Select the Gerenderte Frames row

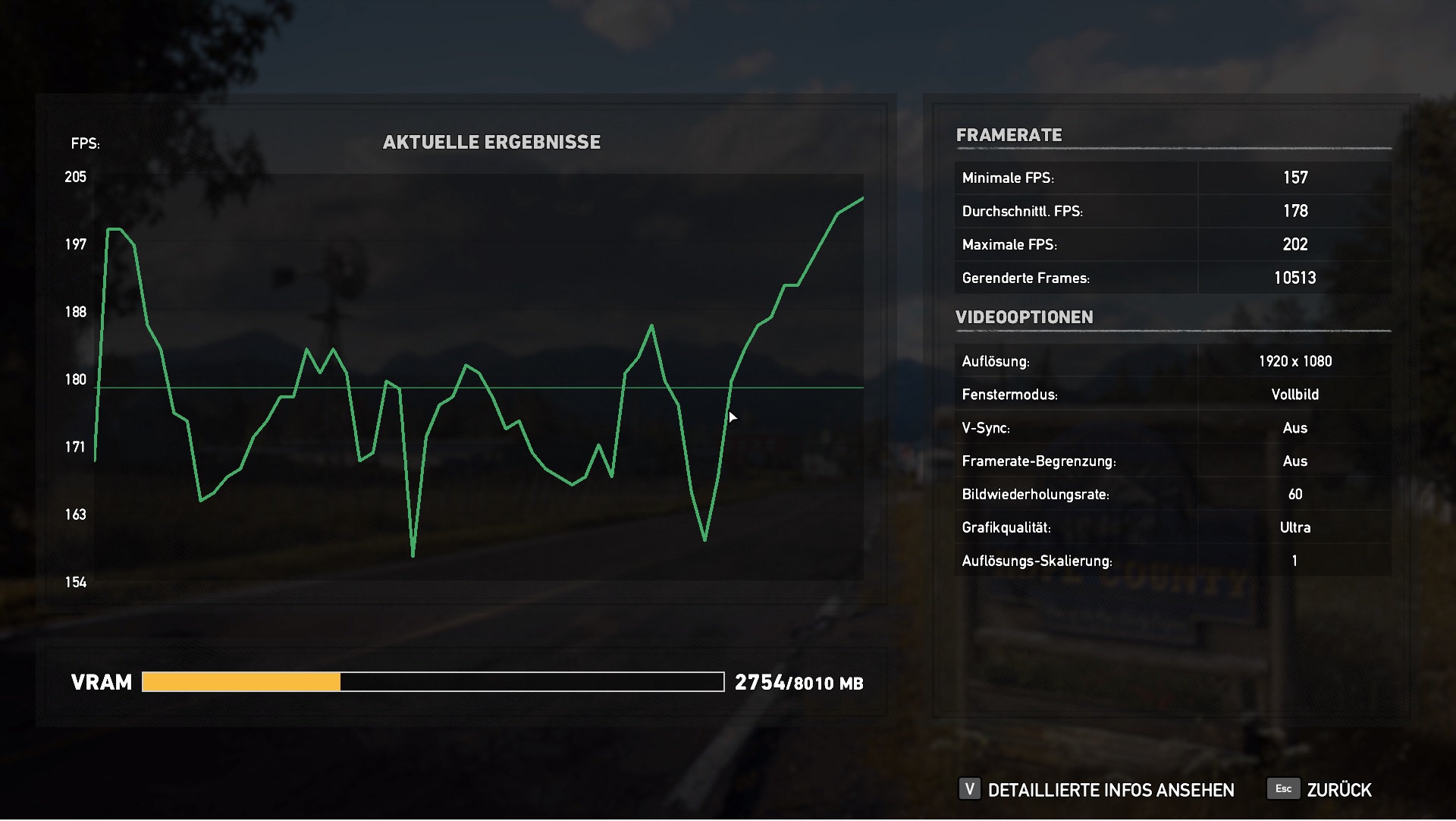[1175, 278]
